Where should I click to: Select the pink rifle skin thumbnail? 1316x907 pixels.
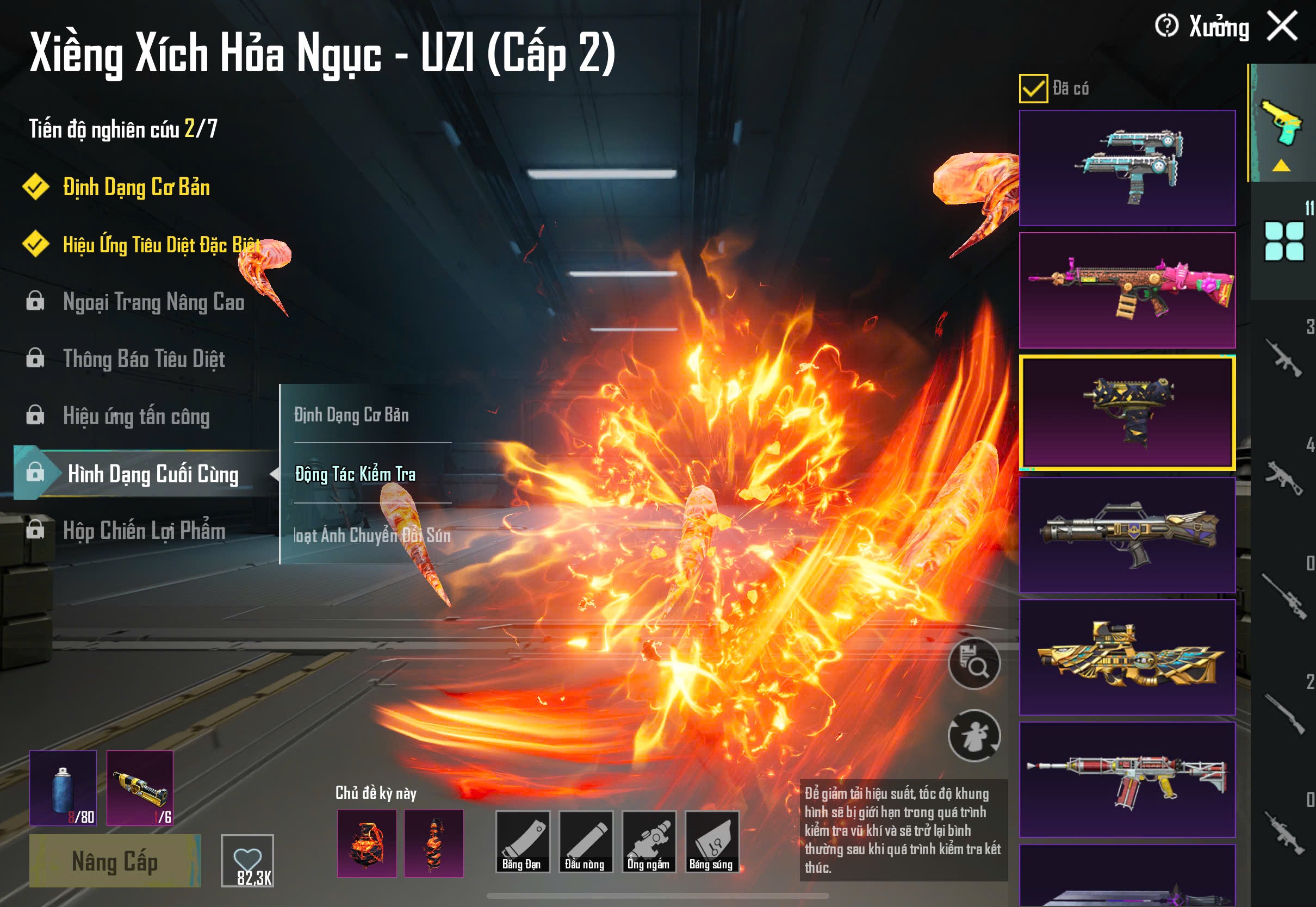[1127, 290]
